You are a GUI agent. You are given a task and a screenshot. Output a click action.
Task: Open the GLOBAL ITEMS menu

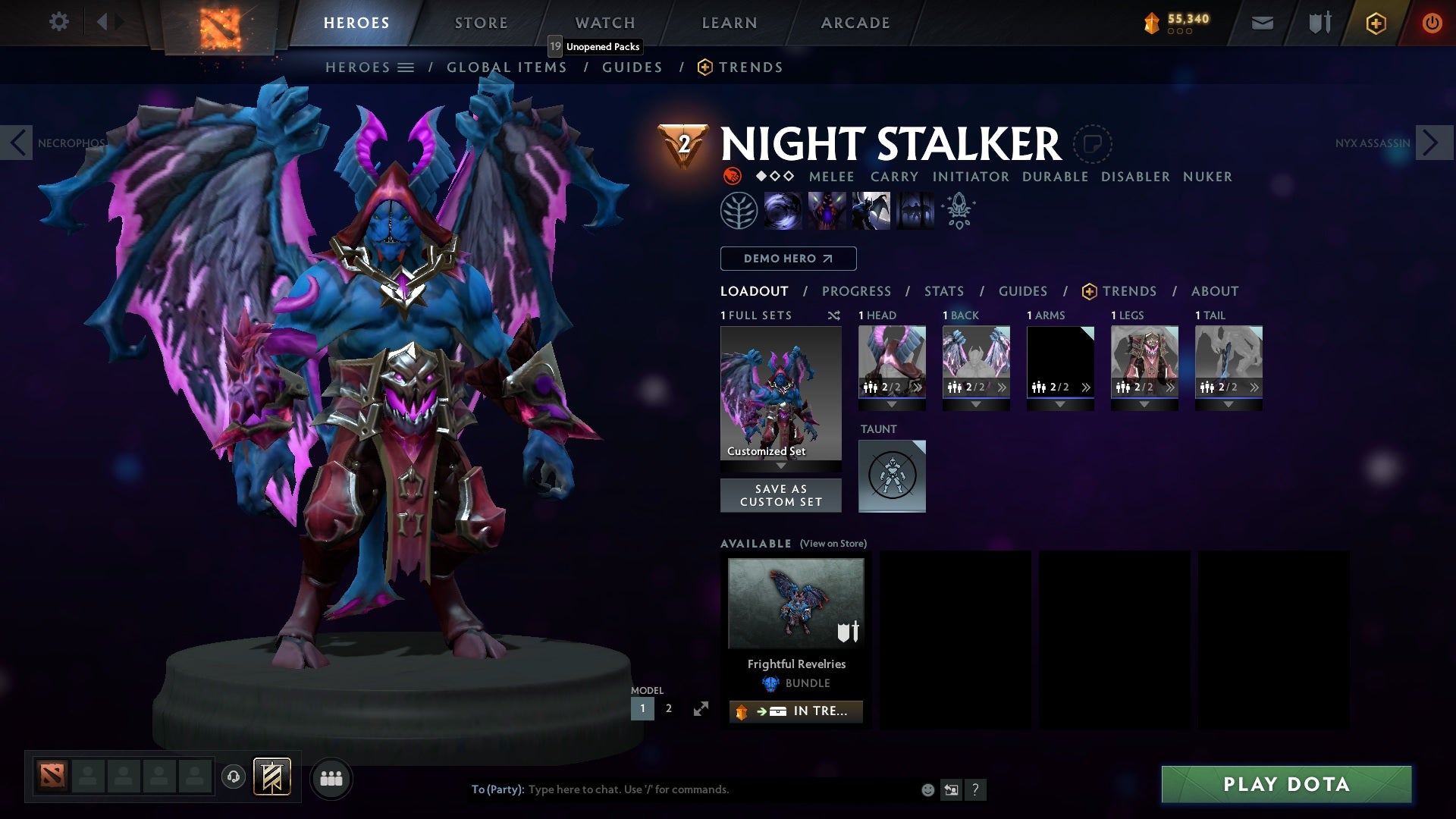point(507,67)
